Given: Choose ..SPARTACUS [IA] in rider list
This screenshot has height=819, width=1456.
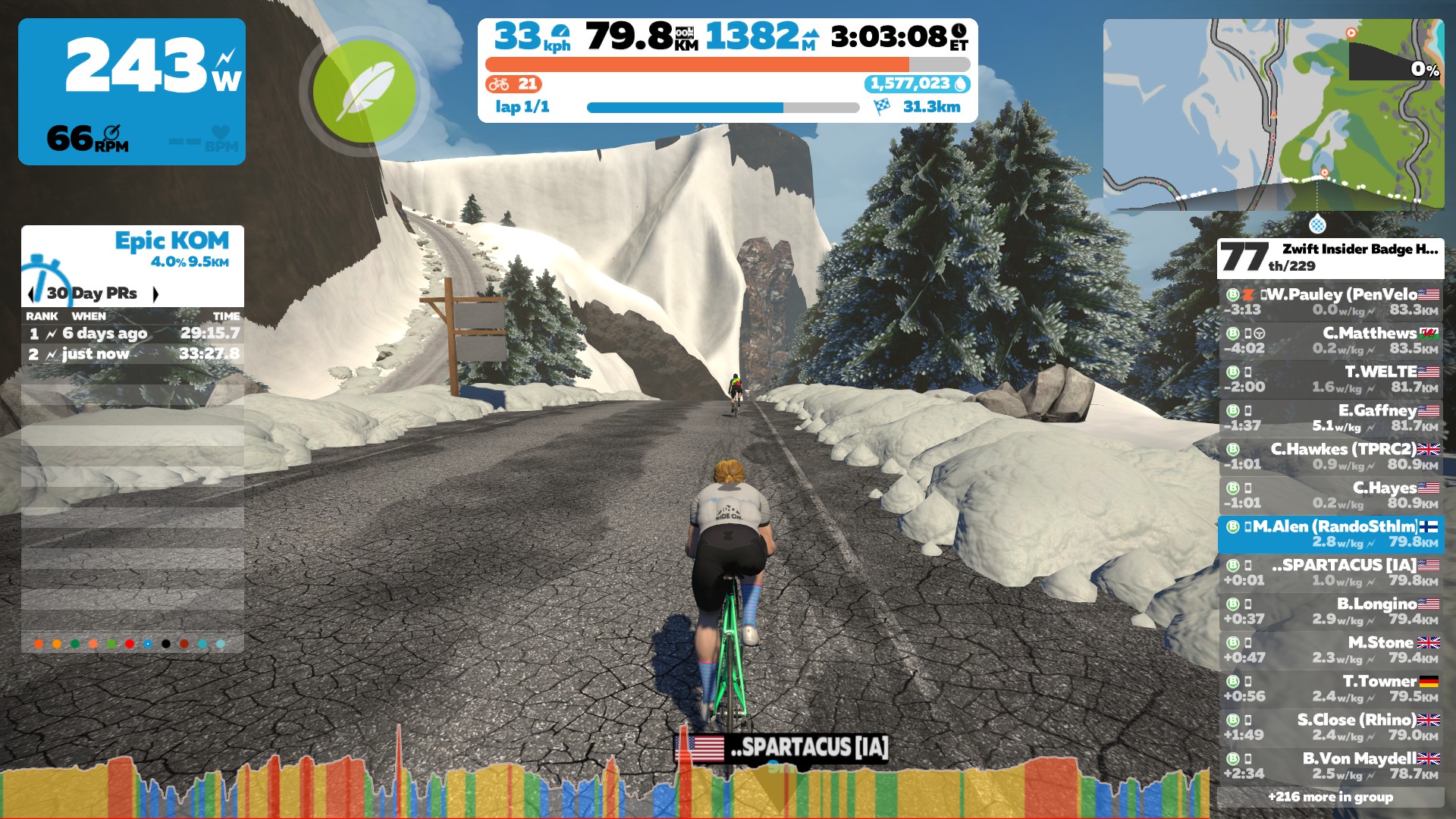Looking at the screenshot, I should (1331, 573).
